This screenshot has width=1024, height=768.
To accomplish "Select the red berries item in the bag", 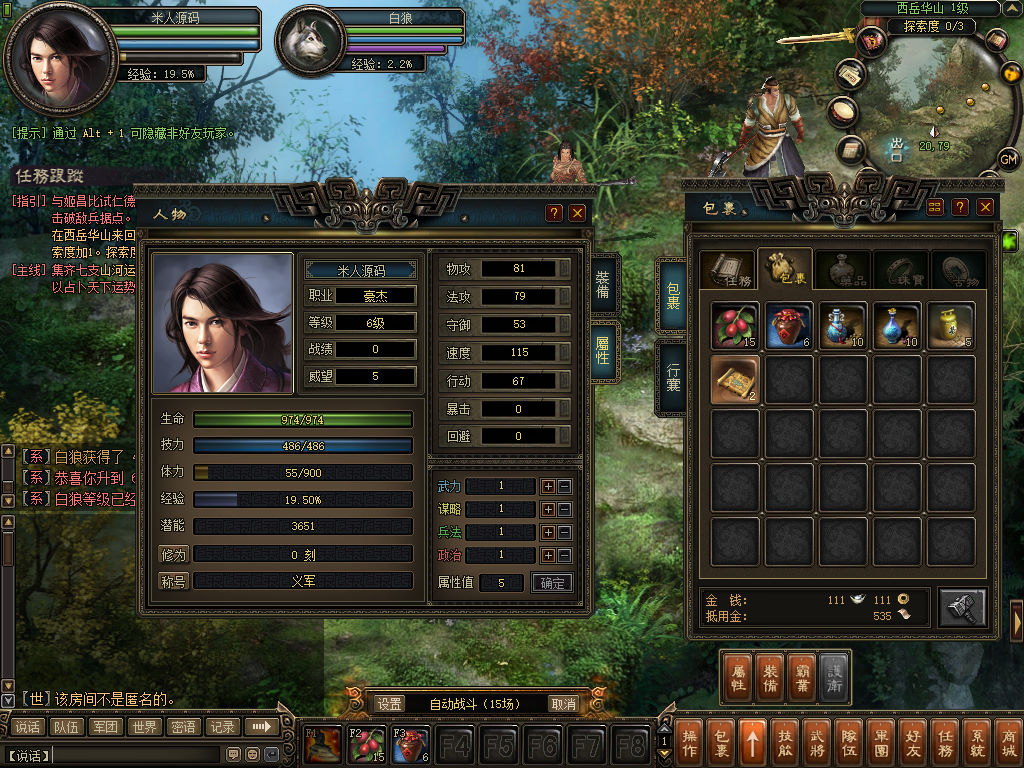I will pyautogui.click(x=735, y=326).
